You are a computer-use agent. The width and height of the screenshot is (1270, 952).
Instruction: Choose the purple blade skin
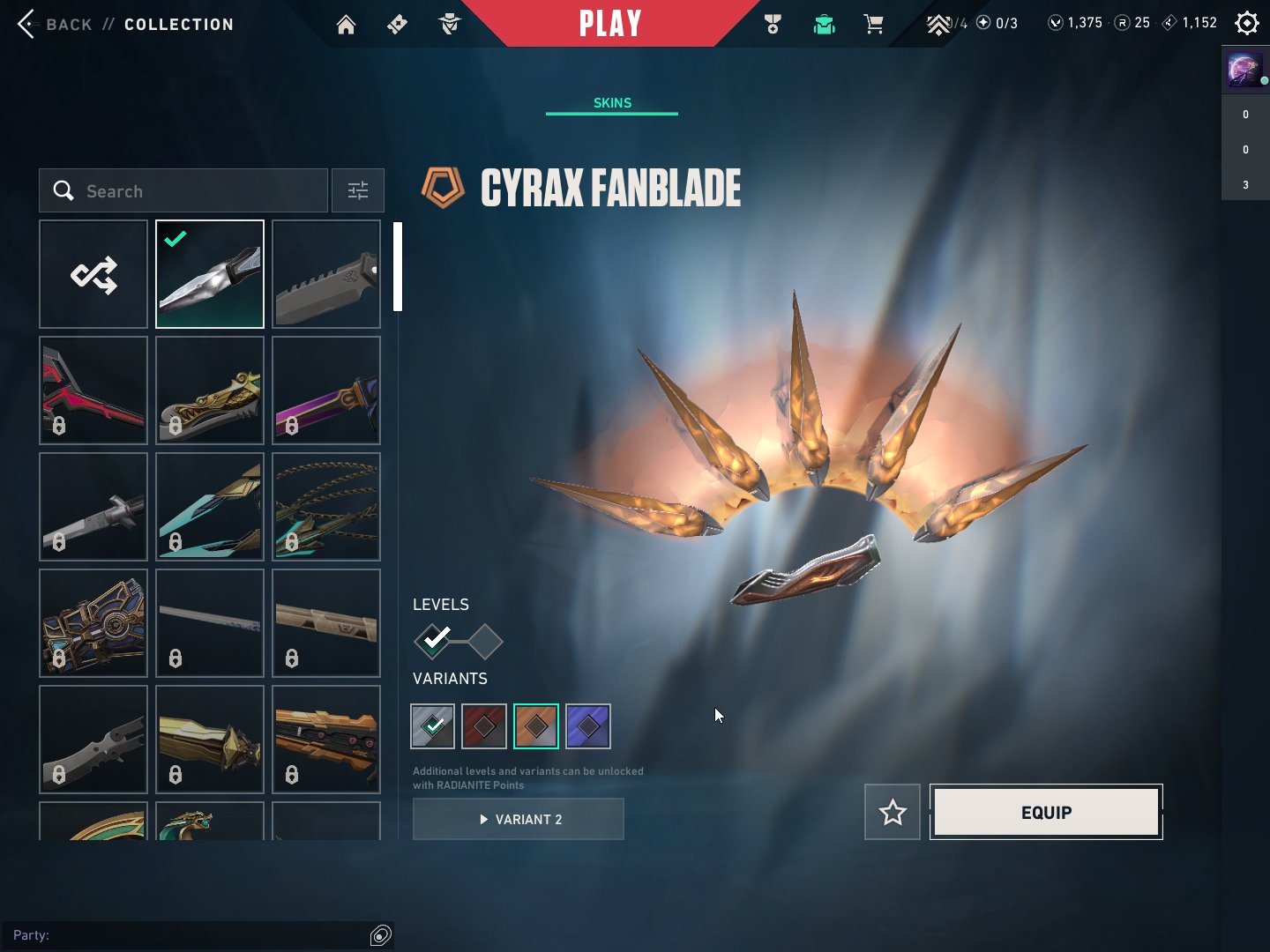pyautogui.click(x=326, y=390)
